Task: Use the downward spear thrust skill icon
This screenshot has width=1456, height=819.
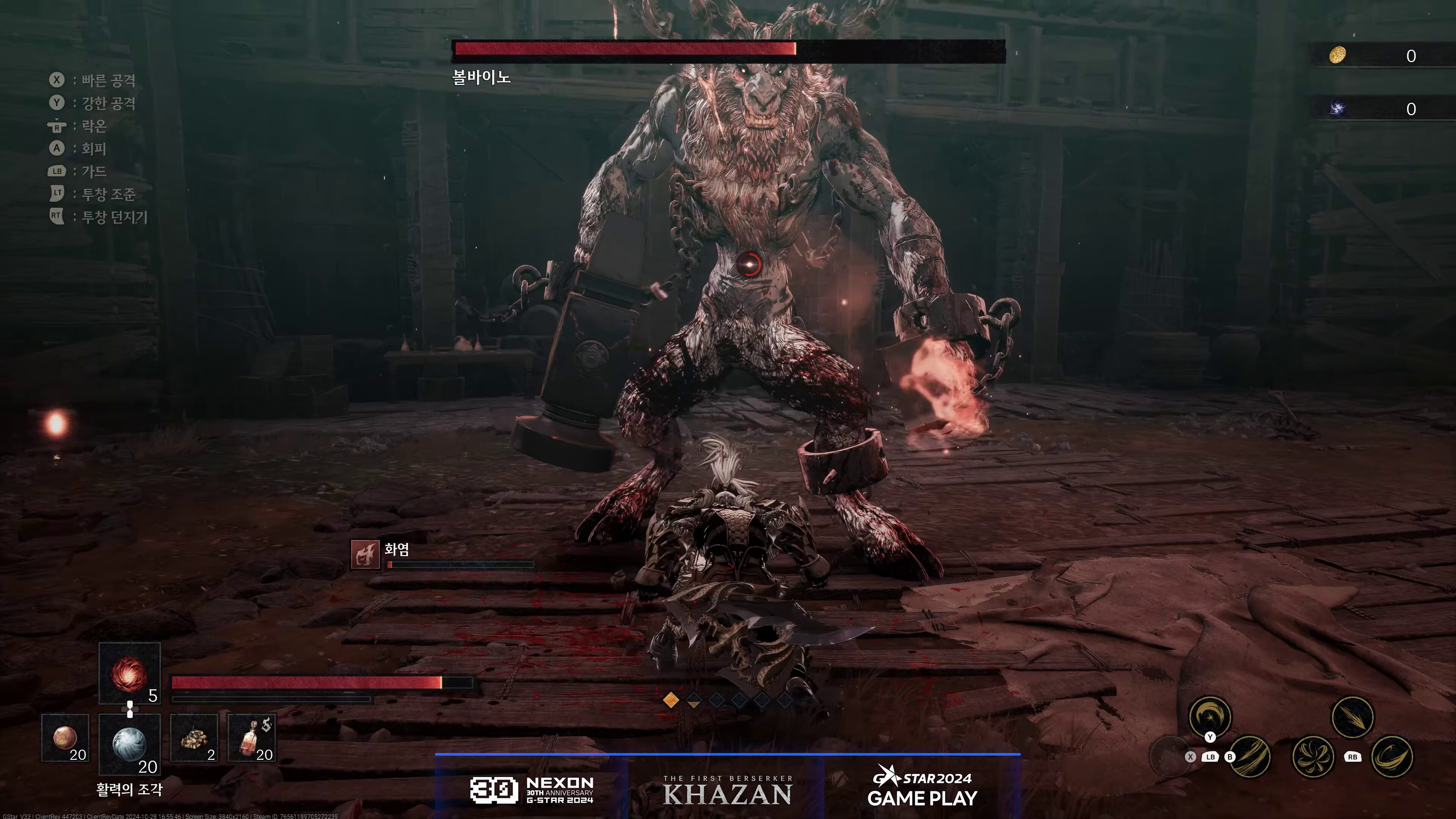Action: pyautogui.click(x=1352, y=717)
